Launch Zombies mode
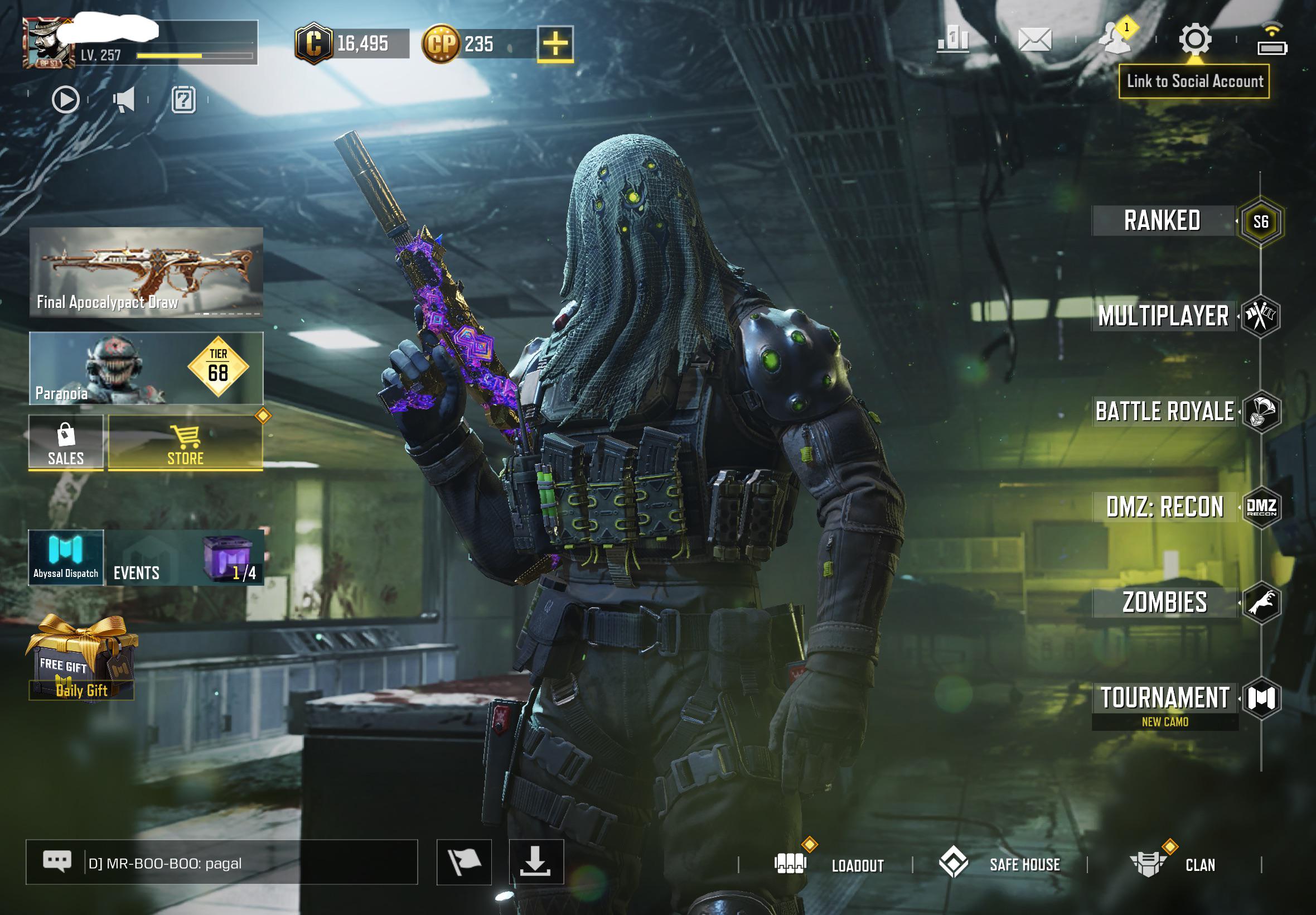 click(x=1165, y=603)
